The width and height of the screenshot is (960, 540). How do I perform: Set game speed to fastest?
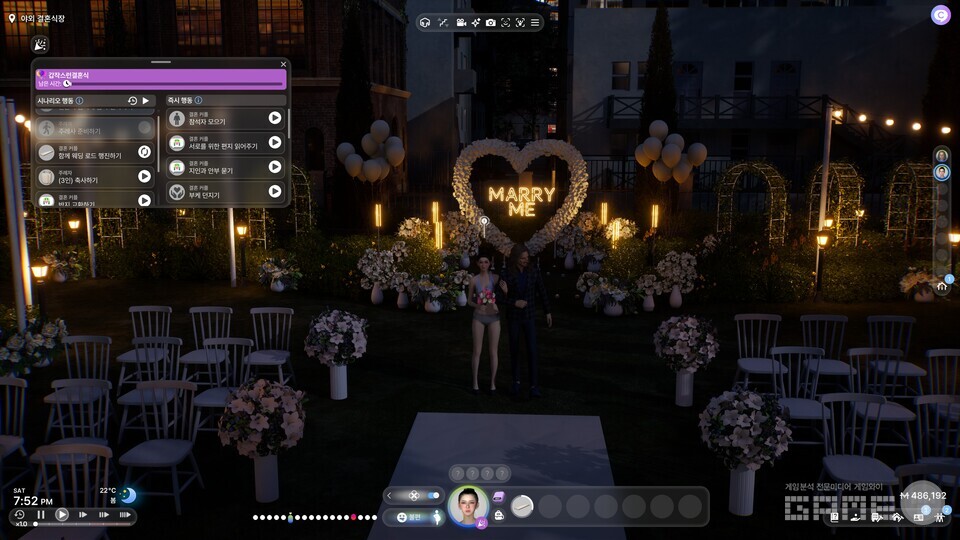(125, 515)
